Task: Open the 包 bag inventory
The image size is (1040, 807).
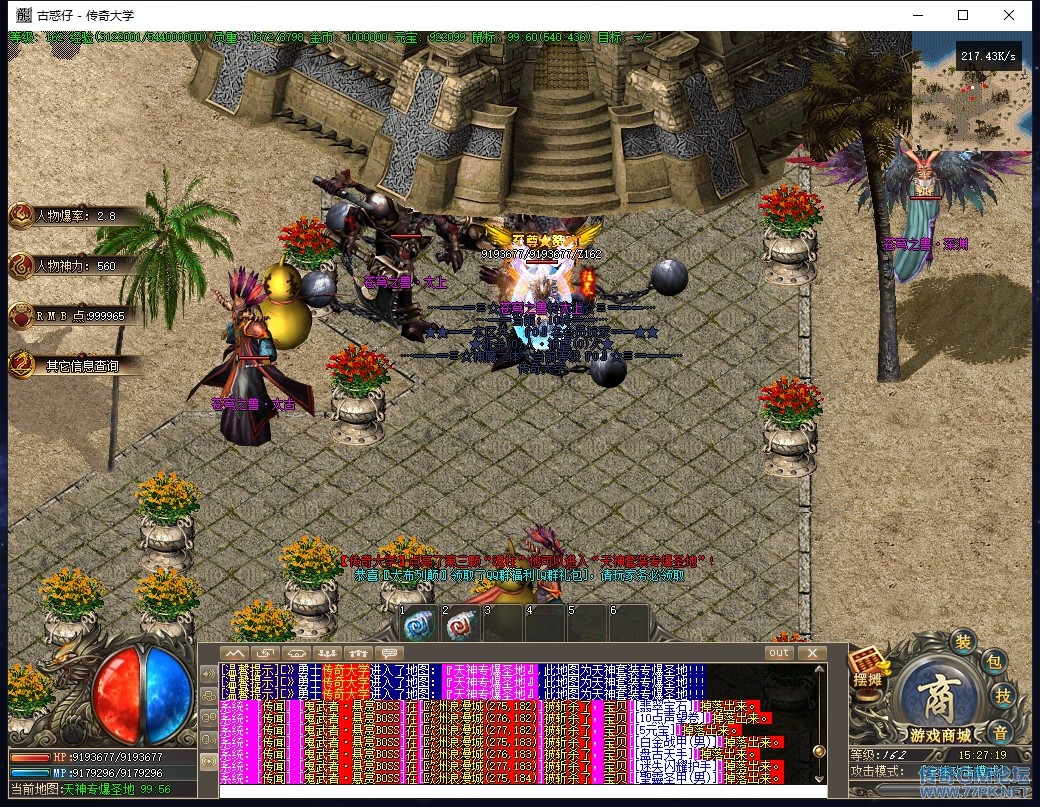Action: [x=993, y=662]
